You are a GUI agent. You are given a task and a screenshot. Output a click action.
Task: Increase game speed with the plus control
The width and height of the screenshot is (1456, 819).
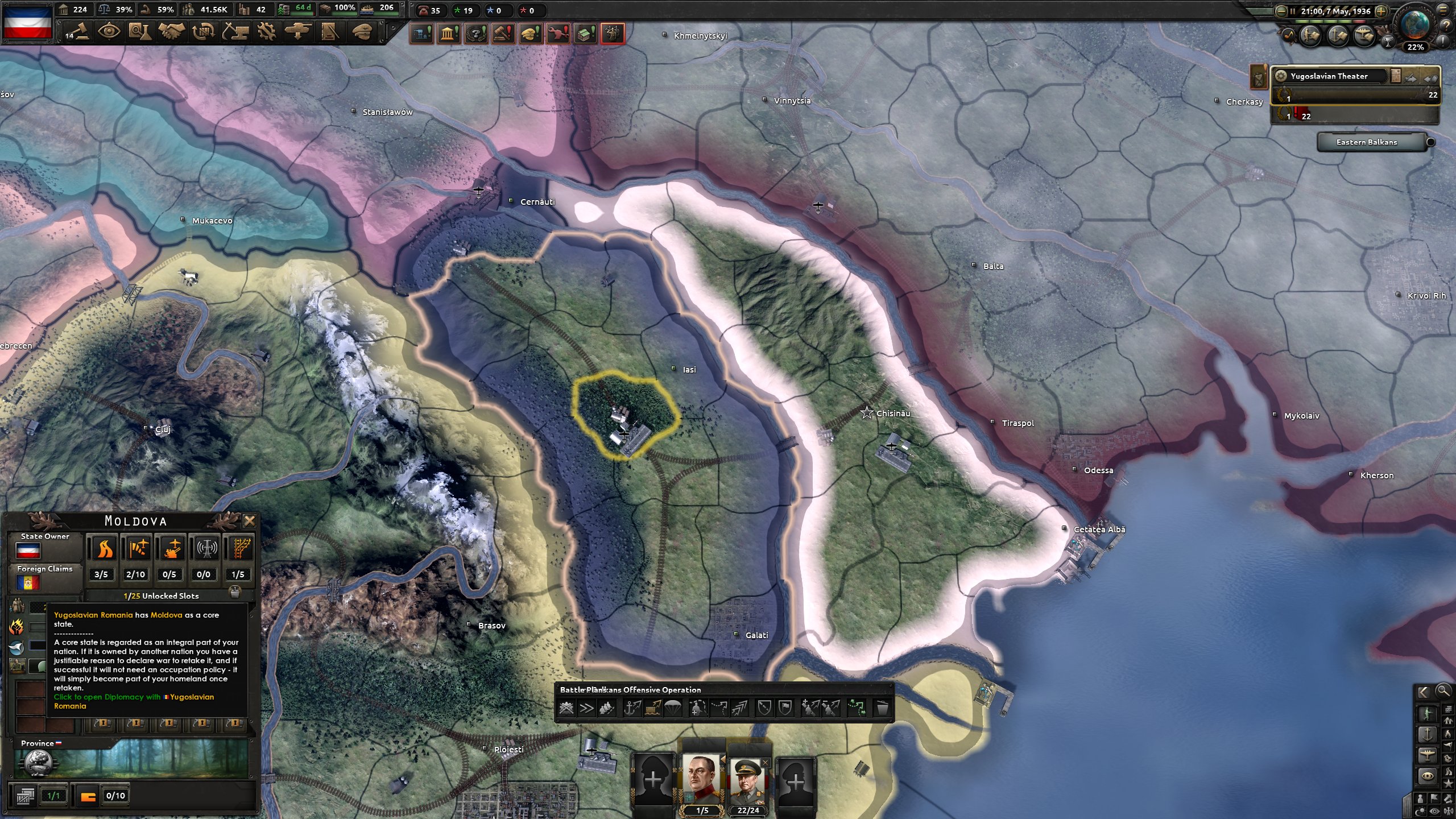pos(1381,11)
